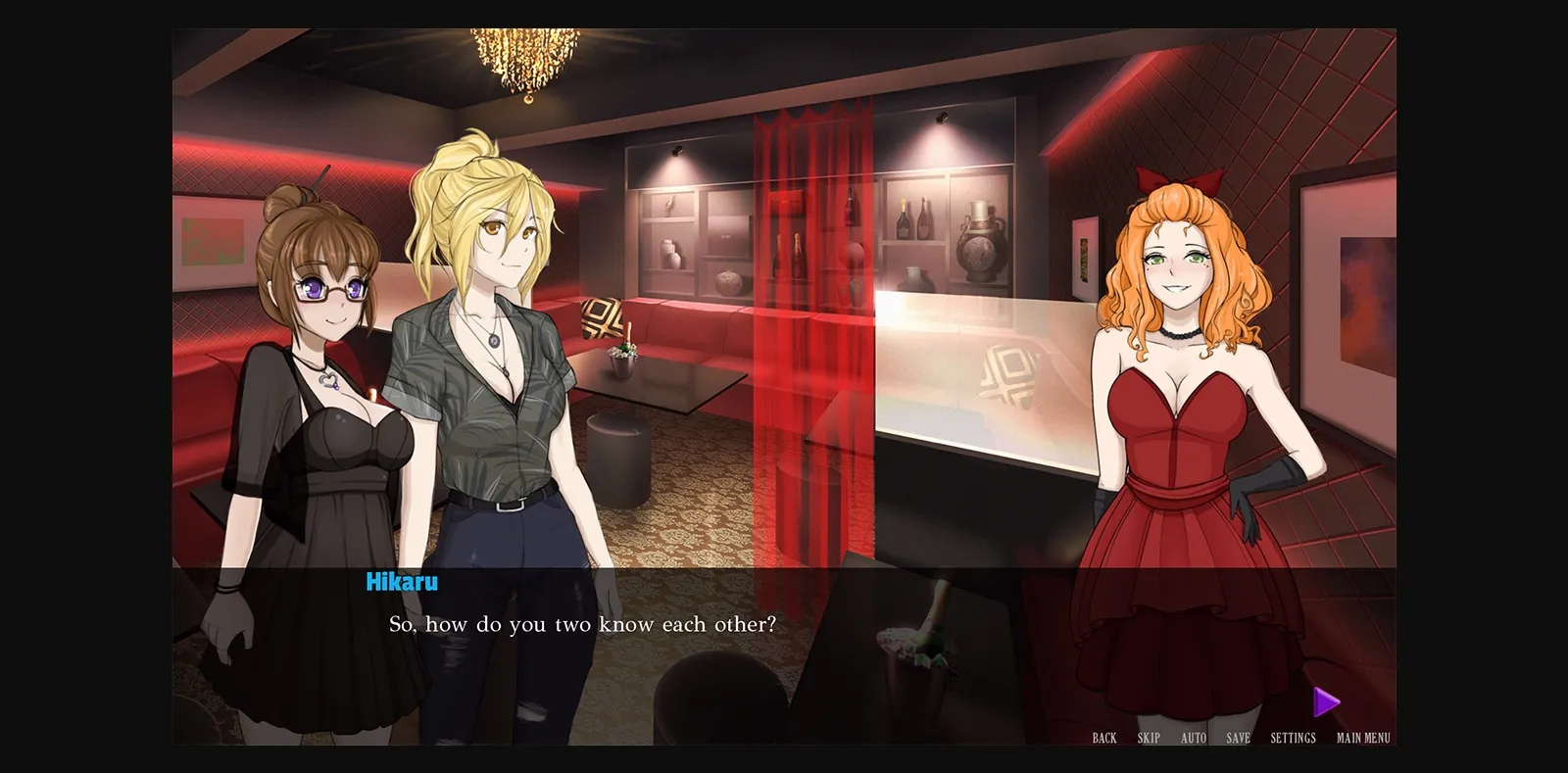Activate SKIP to fast-forward text

point(1147,738)
